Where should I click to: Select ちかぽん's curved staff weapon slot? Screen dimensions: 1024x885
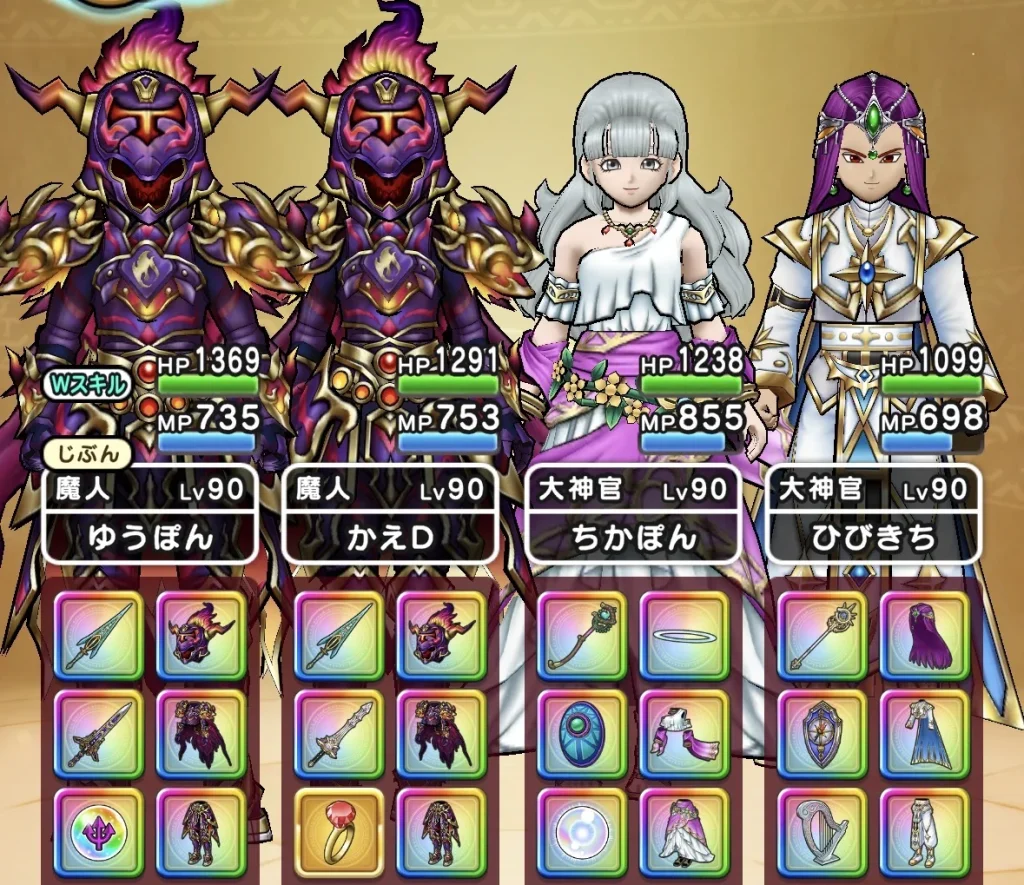point(581,635)
